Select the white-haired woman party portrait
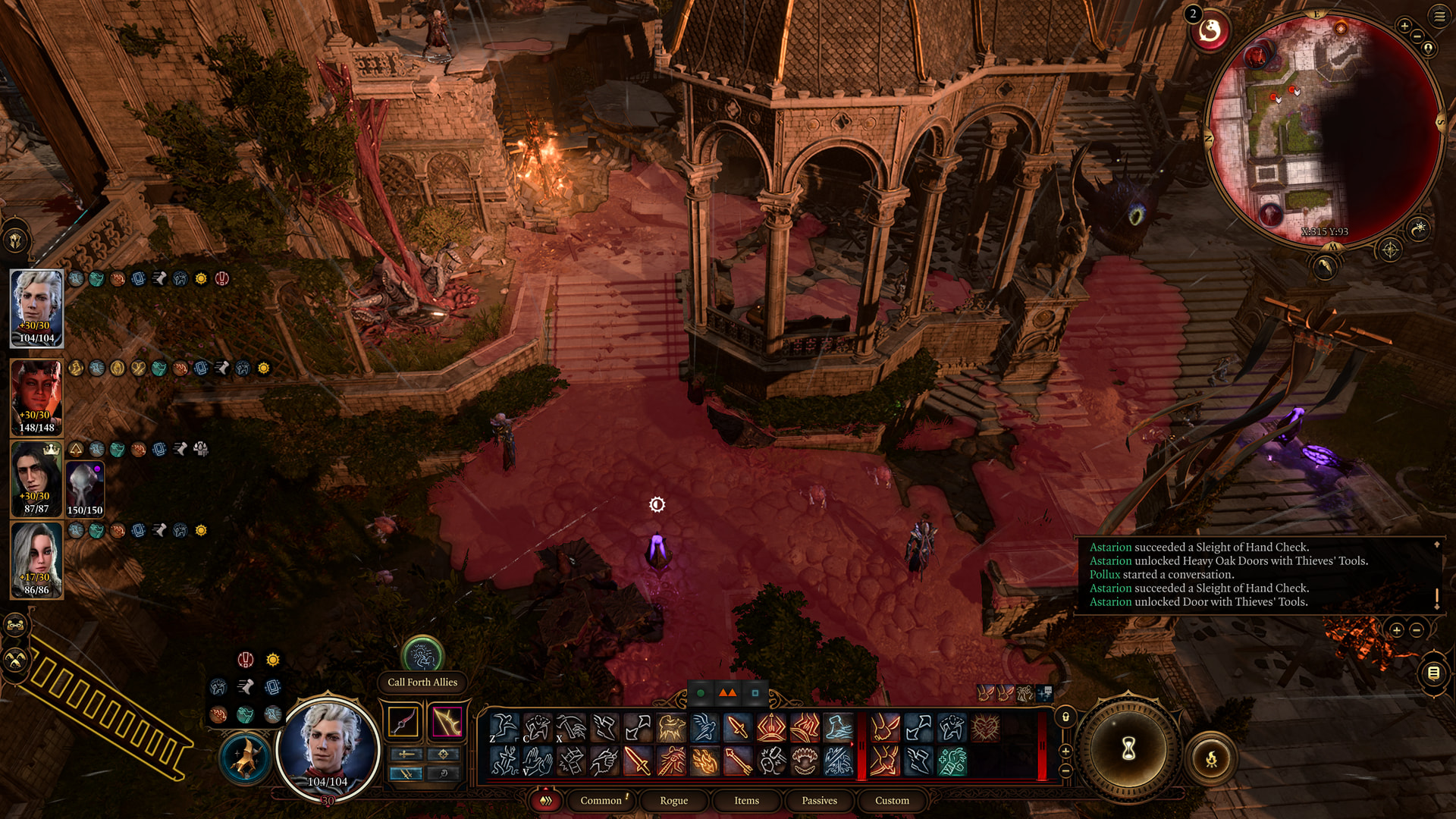 (36, 559)
